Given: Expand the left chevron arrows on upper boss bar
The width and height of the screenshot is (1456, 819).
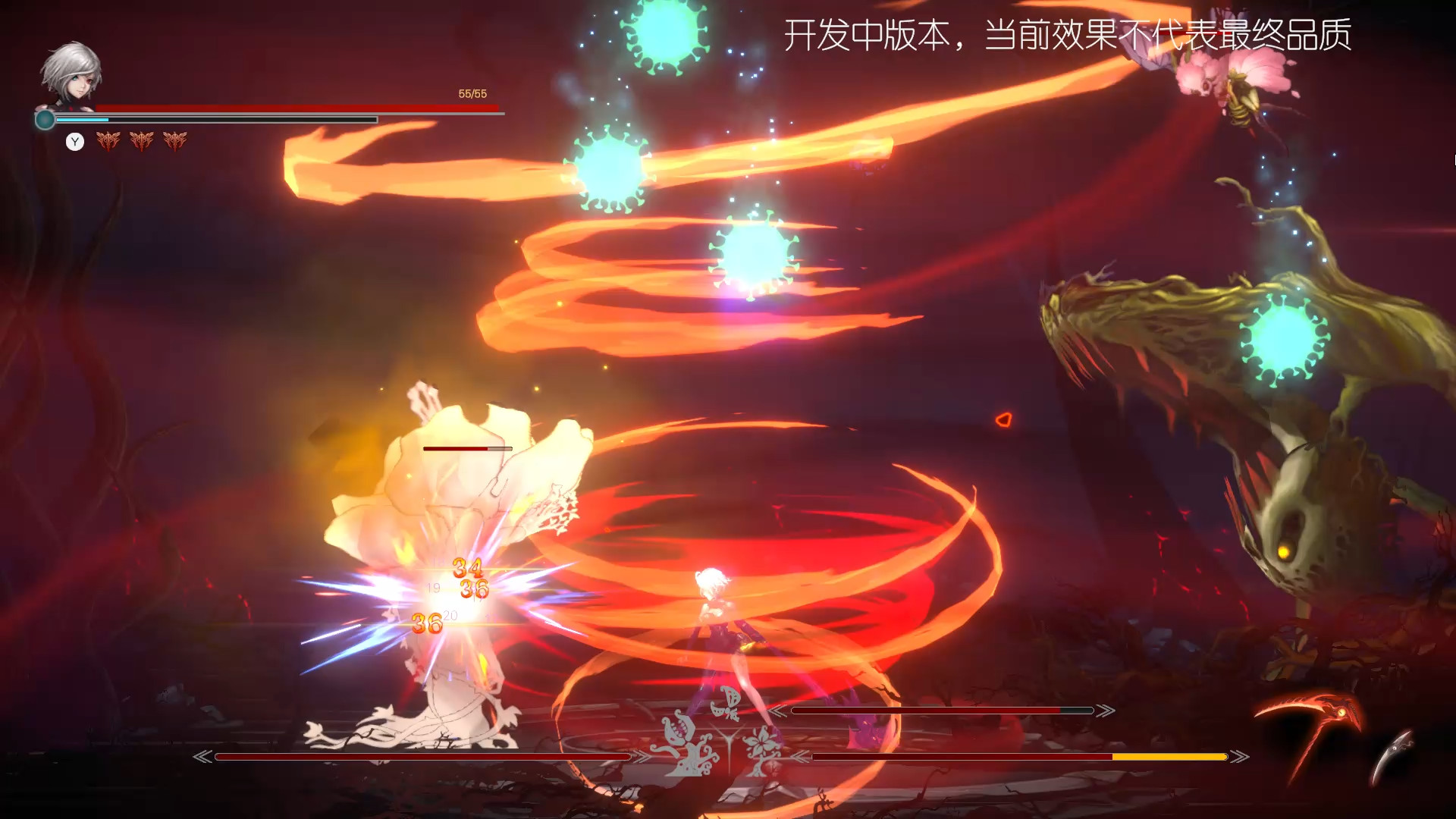Looking at the screenshot, I should pos(780,711).
